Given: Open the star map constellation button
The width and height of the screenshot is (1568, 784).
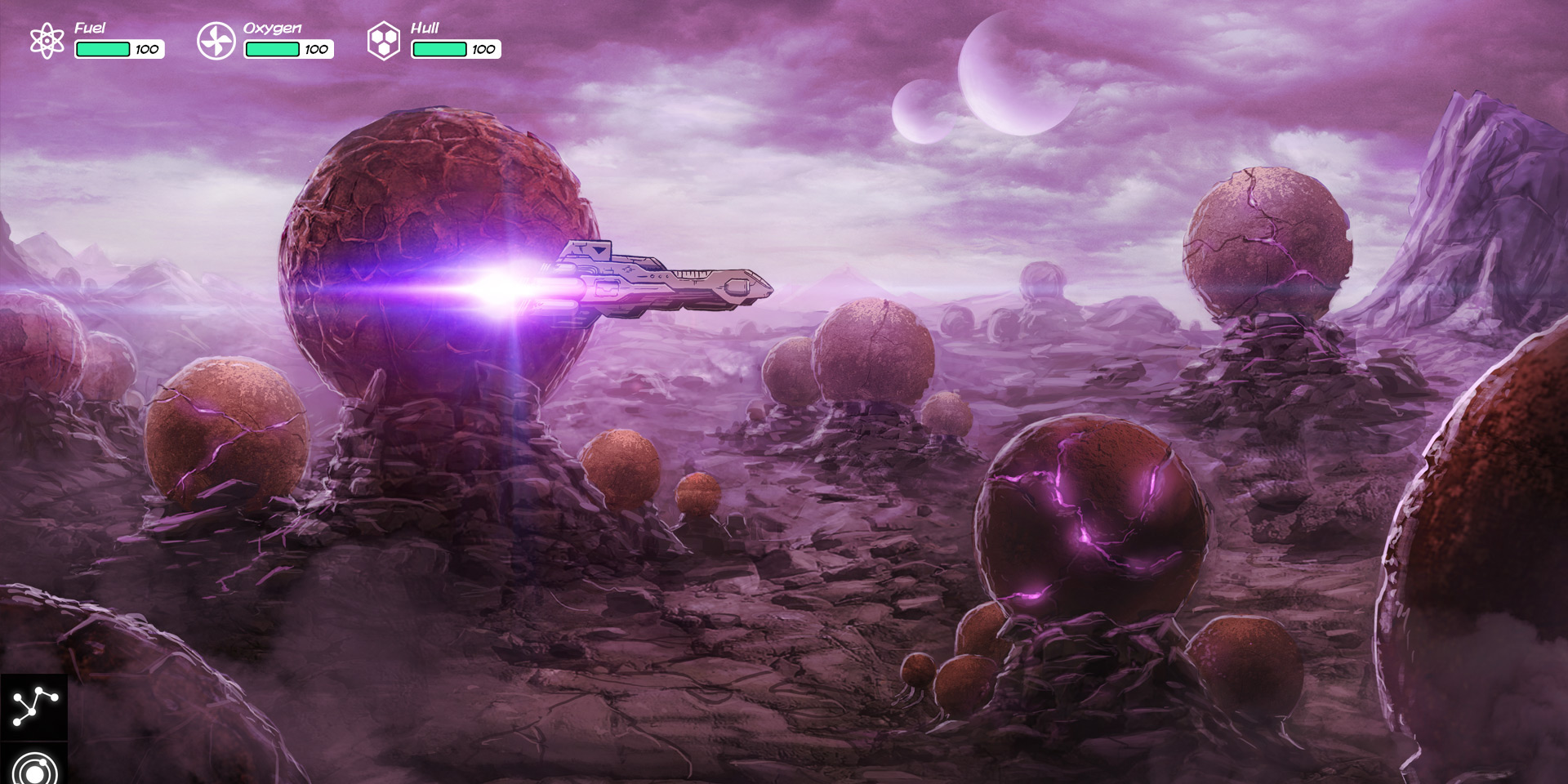Looking at the screenshot, I should (x=33, y=706).
